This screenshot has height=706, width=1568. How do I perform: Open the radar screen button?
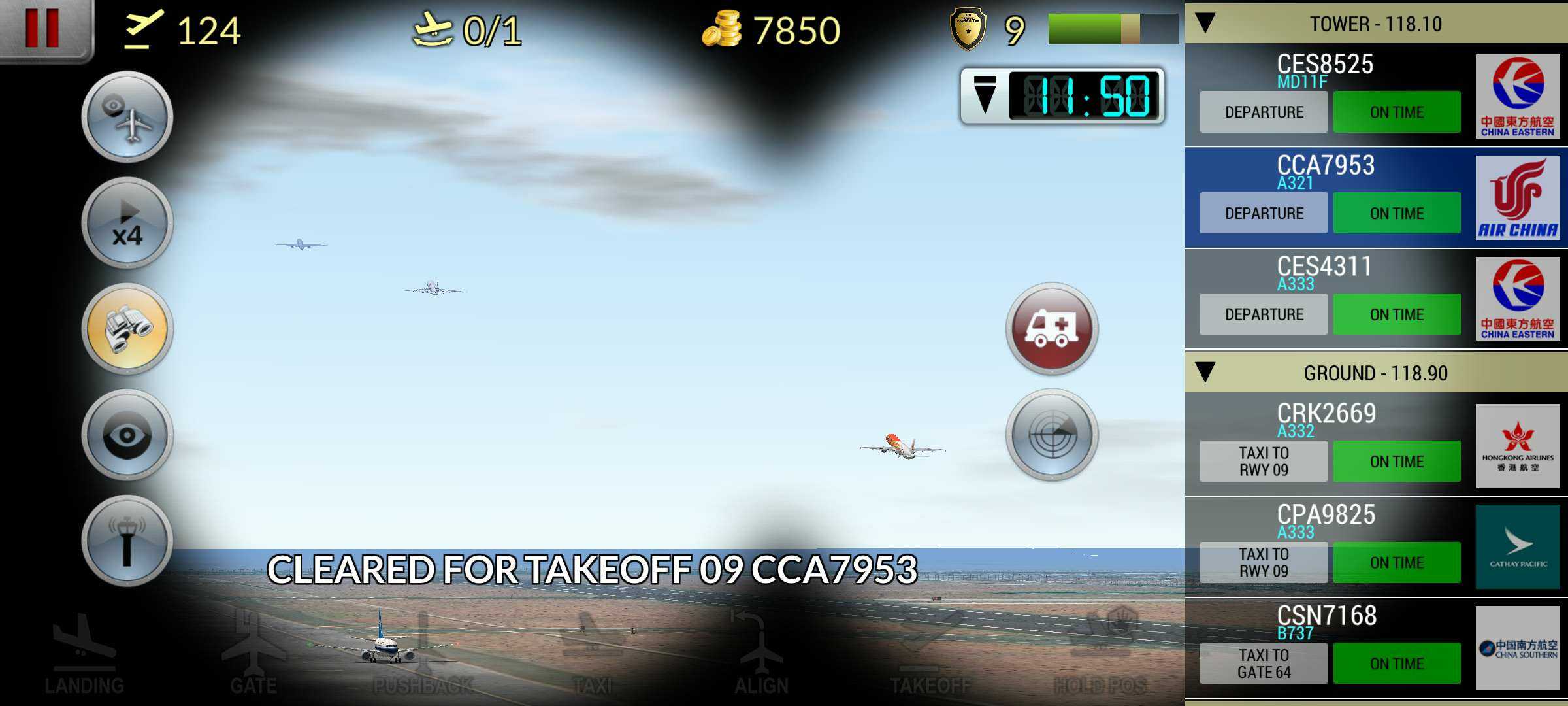(x=1051, y=435)
